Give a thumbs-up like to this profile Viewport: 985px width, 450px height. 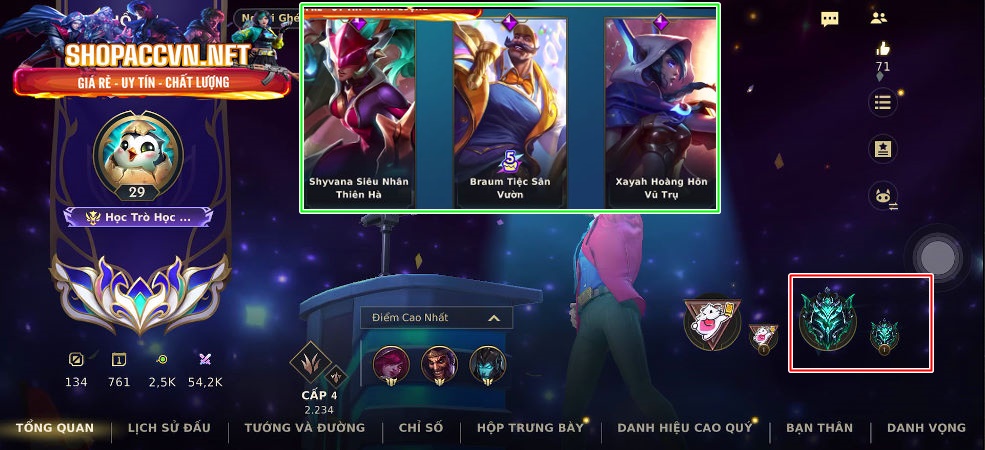tap(882, 49)
